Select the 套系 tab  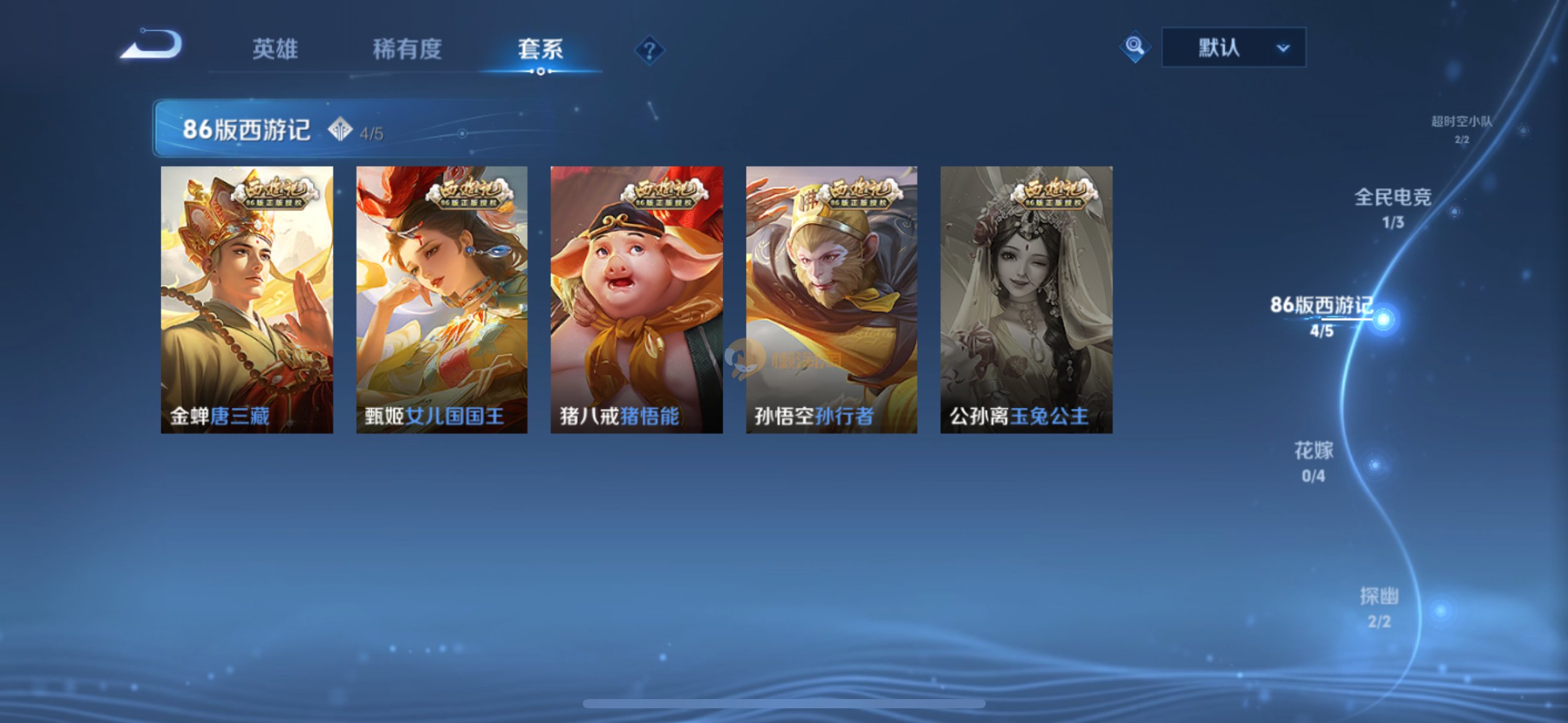[x=540, y=49]
